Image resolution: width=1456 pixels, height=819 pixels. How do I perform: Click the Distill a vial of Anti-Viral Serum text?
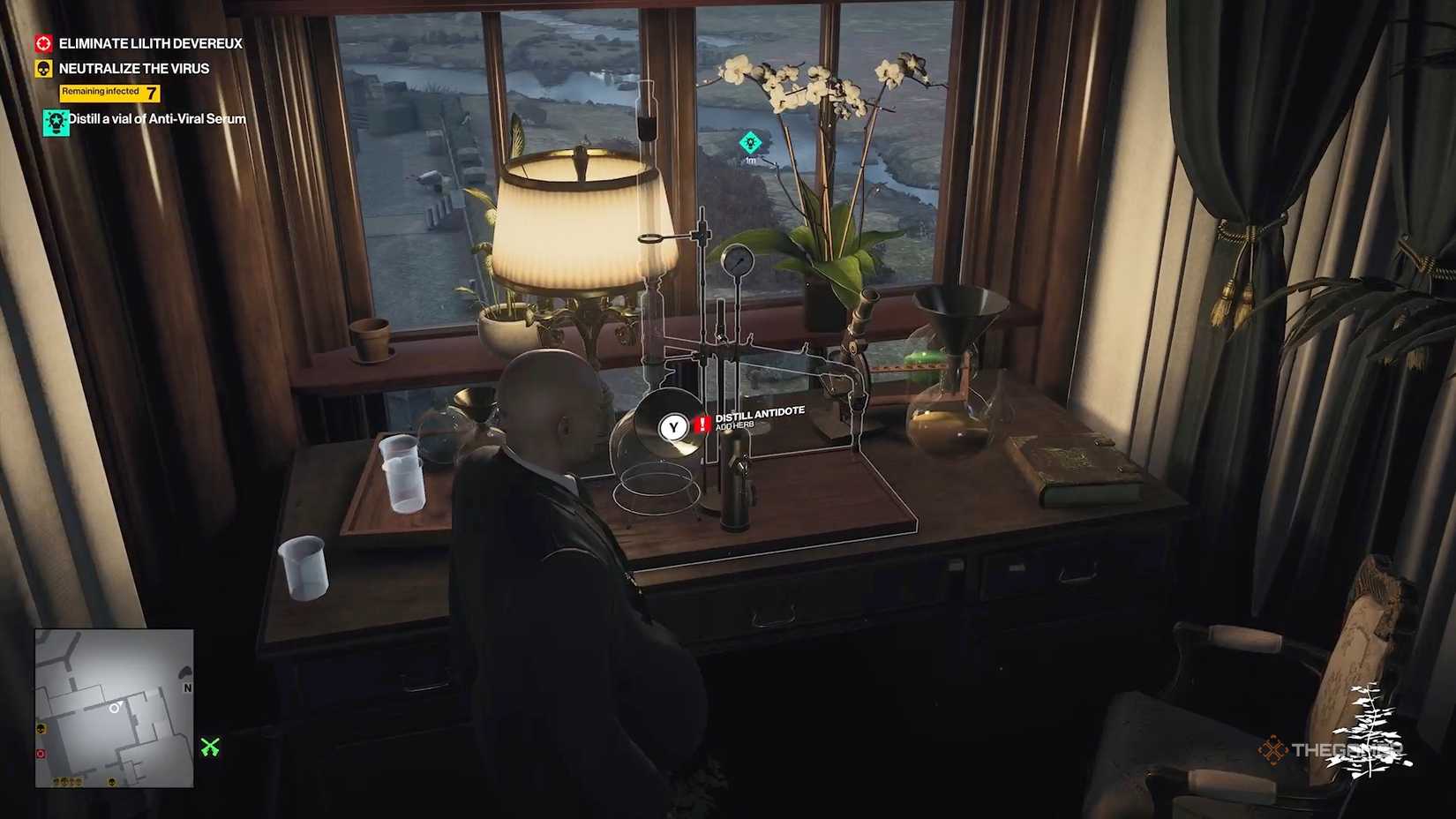coord(155,118)
